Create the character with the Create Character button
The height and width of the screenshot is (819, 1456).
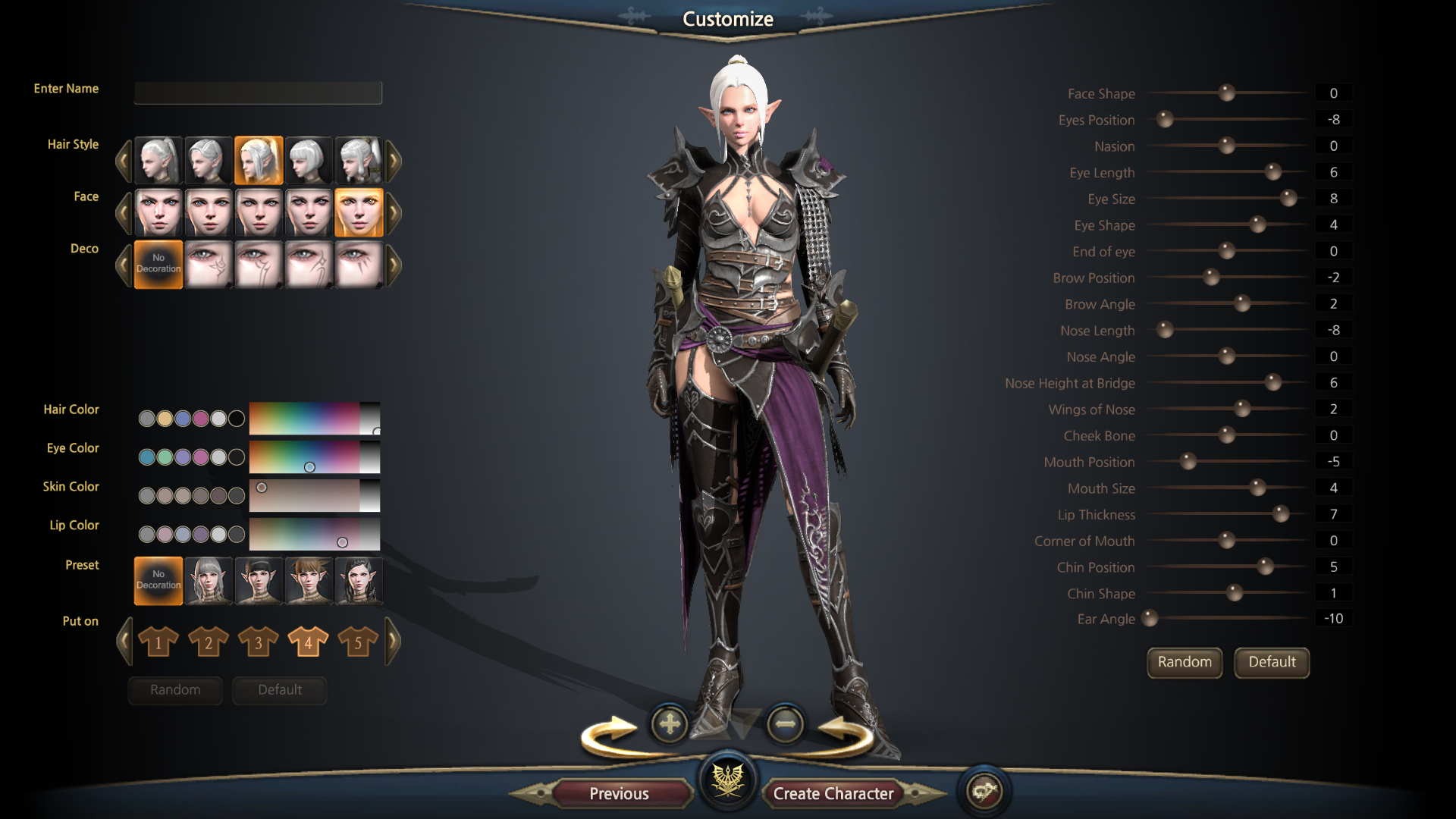pos(833,793)
